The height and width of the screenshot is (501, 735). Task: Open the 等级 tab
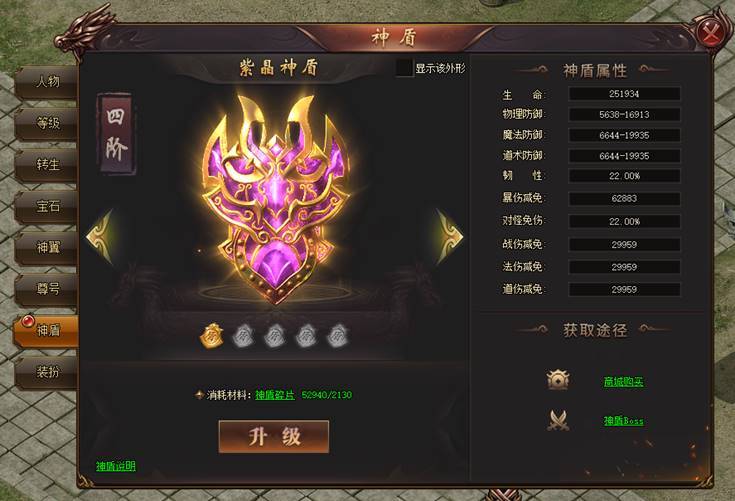coord(48,123)
